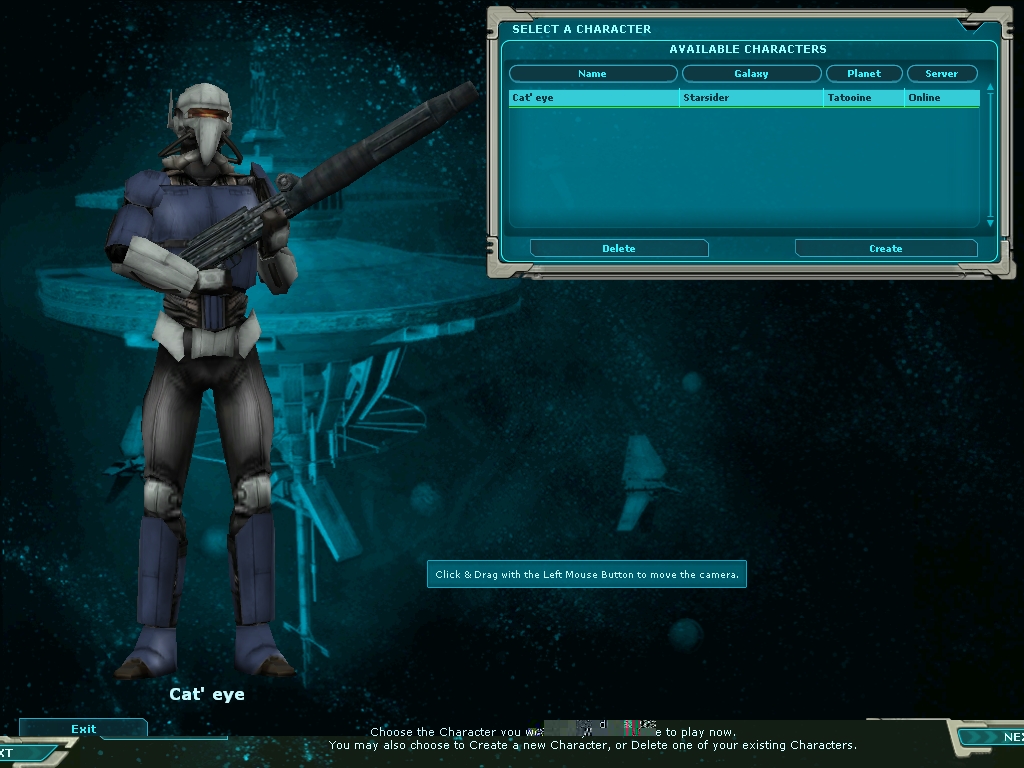
Task: Delete the selected character
Action: click(619, 248)
